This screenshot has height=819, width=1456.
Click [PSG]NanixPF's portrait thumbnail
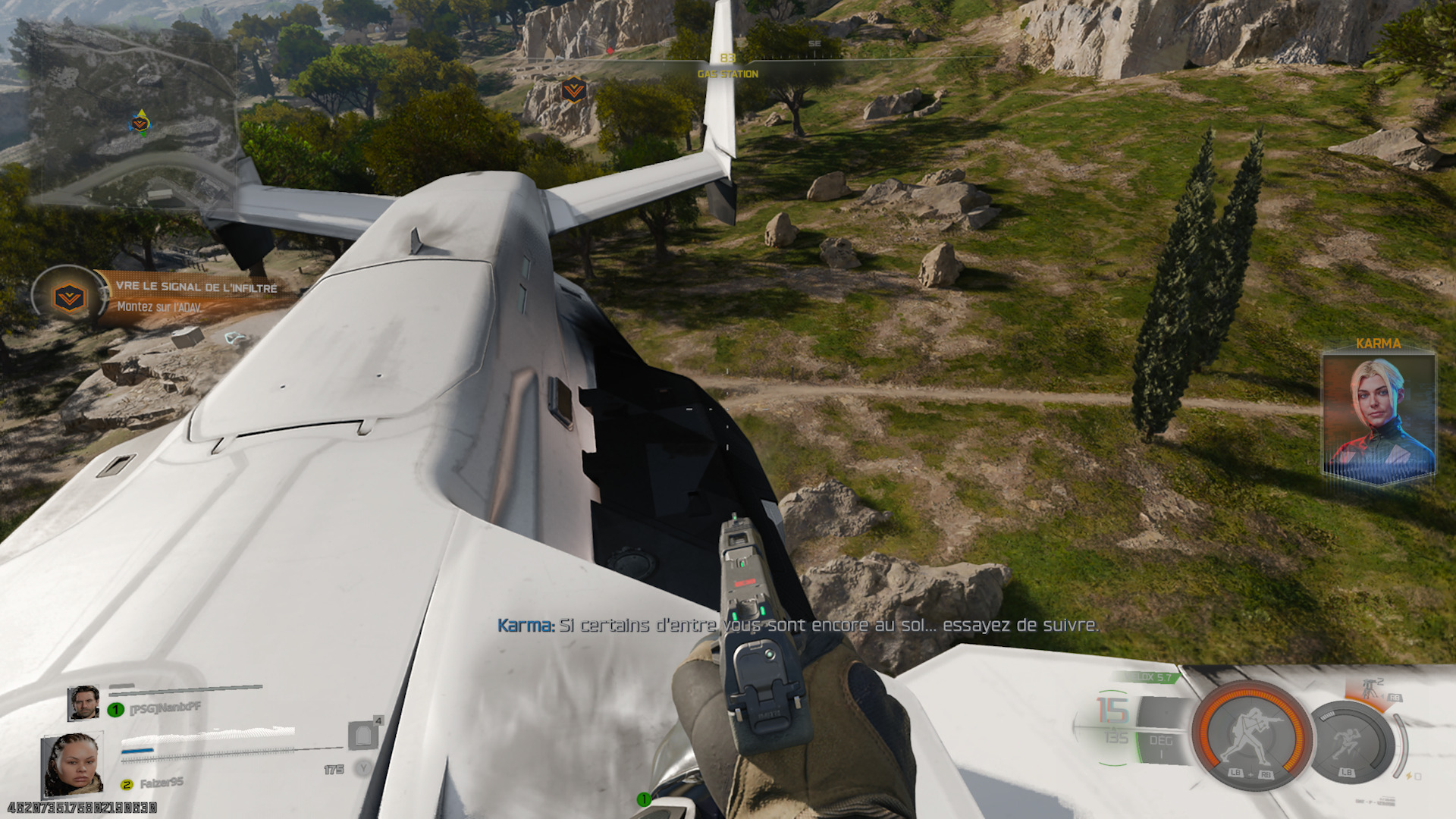pyautogui.click(x=85, y=702)
